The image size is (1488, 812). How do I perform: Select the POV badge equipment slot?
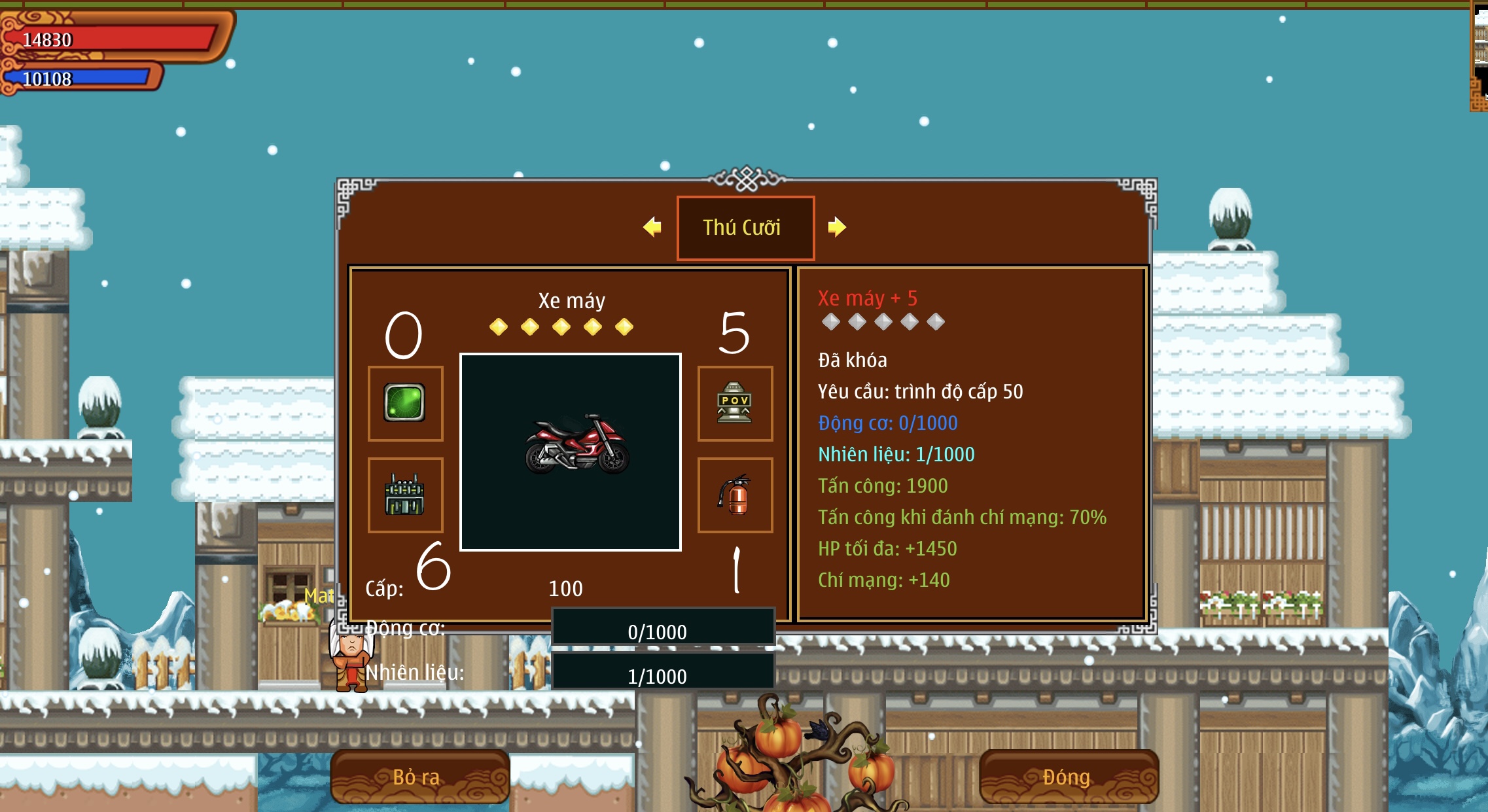point(735,403)
